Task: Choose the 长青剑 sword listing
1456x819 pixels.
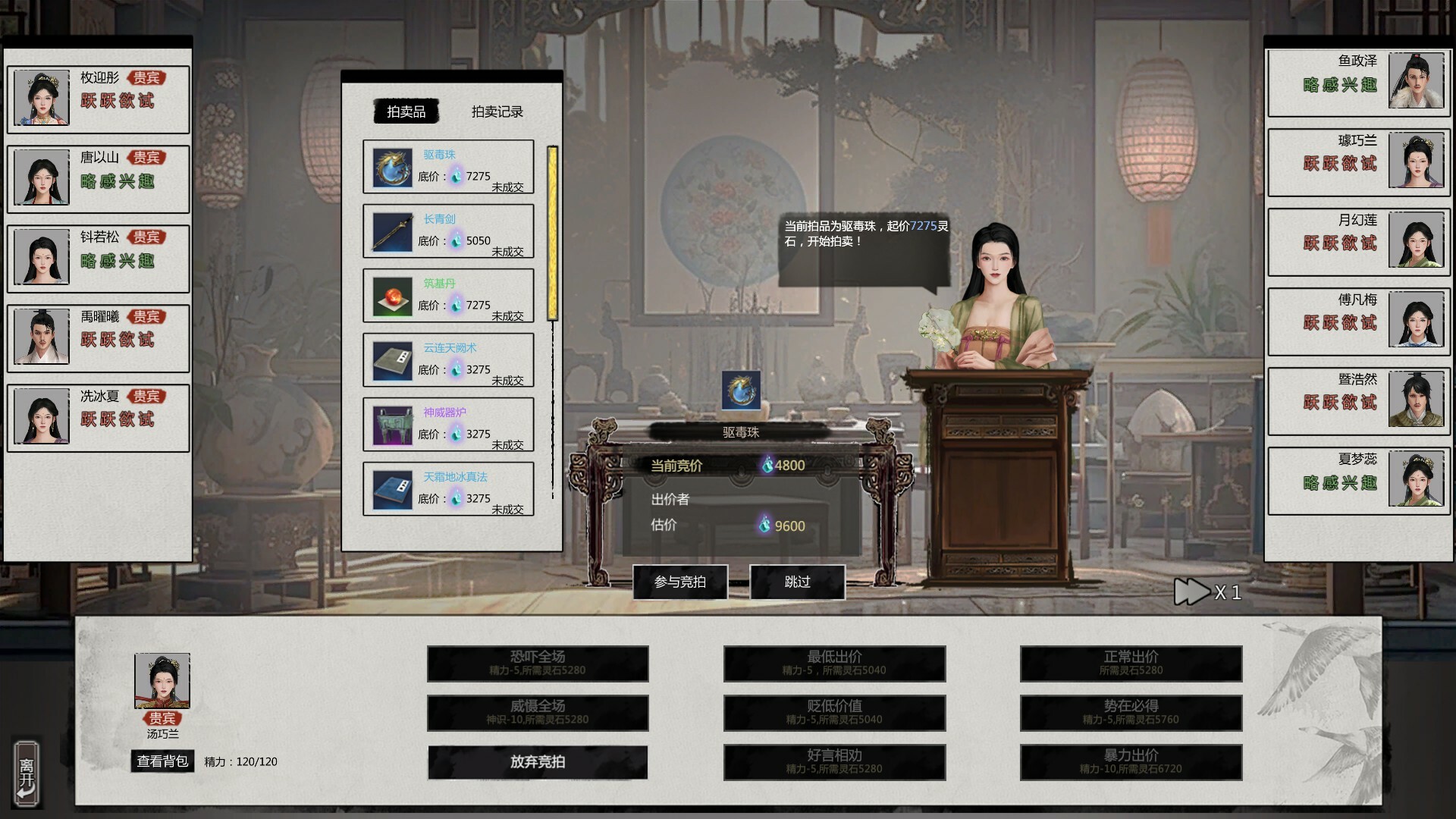Action: [x=448, y=231]
